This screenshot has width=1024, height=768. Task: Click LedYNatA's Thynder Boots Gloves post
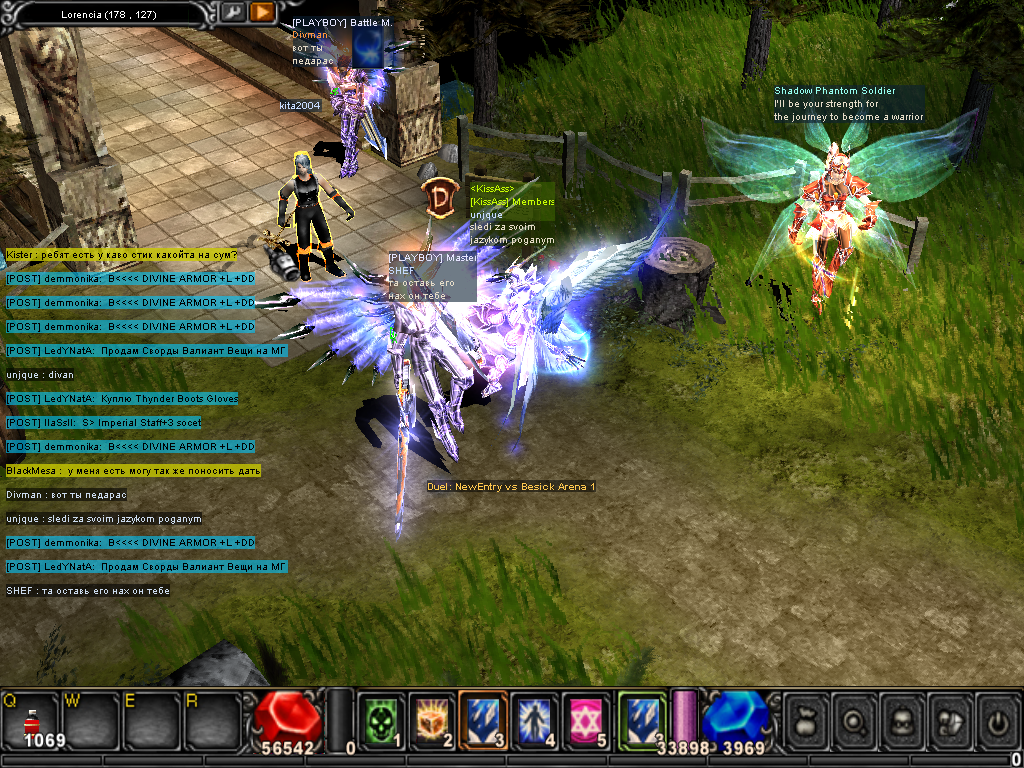click(x=122, y=399)
